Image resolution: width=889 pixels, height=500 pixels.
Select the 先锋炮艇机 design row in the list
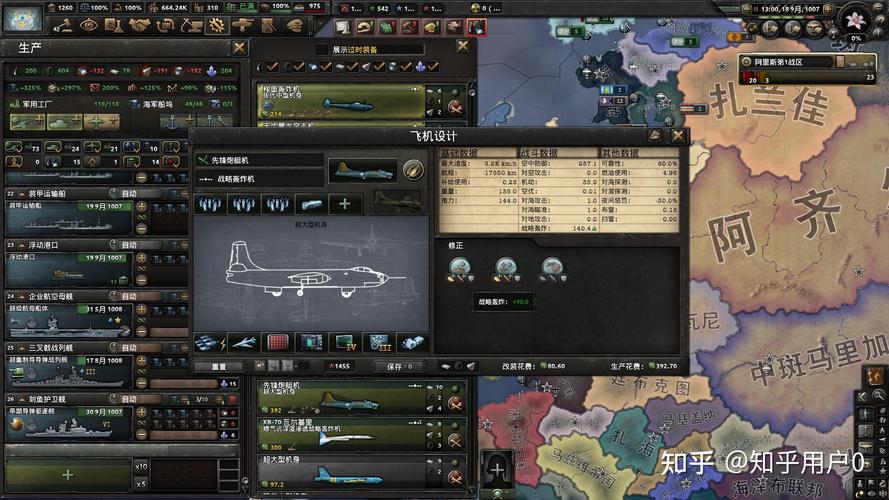[x=340, y=398]
